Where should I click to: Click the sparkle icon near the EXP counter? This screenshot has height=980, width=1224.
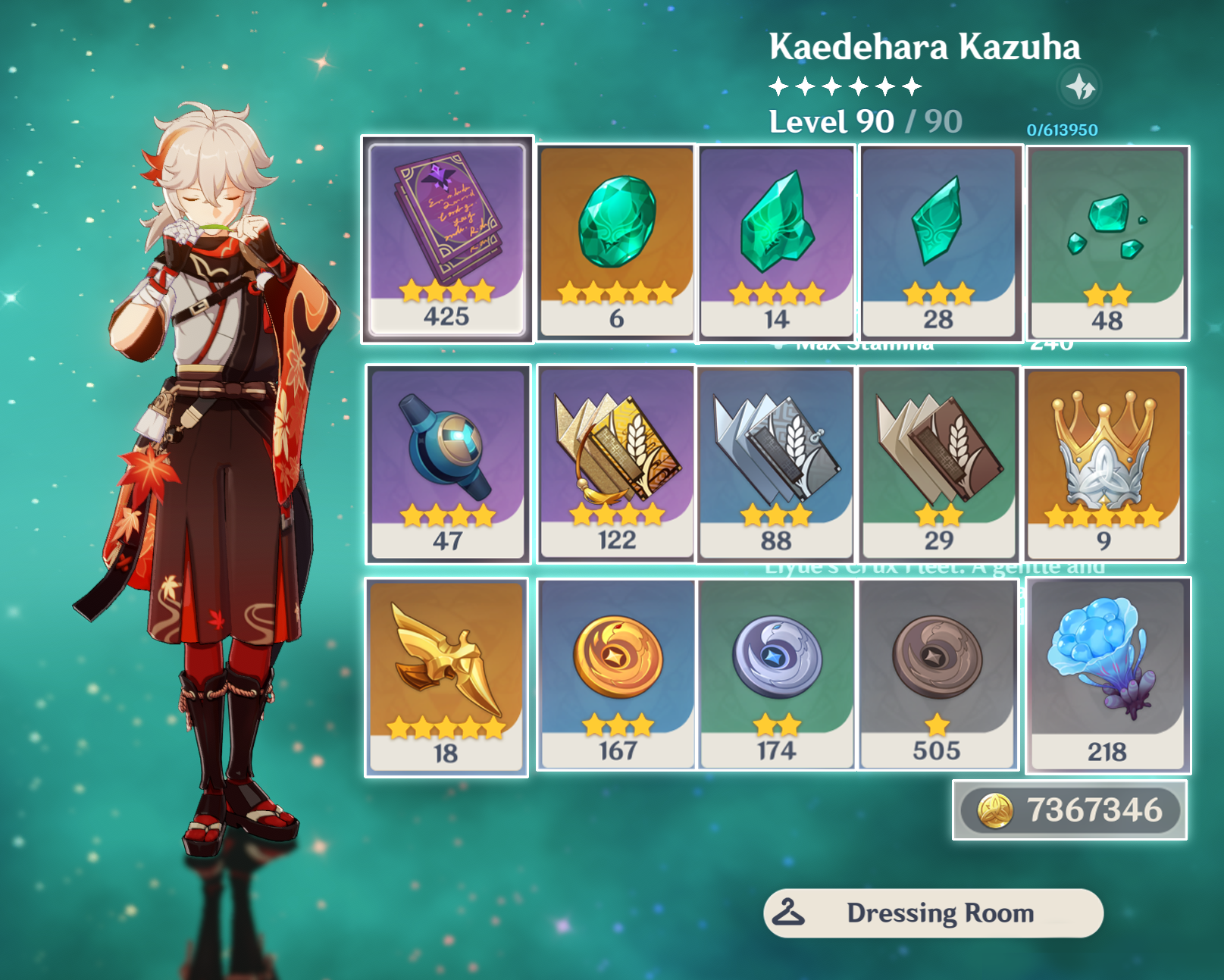[1079, 87]
